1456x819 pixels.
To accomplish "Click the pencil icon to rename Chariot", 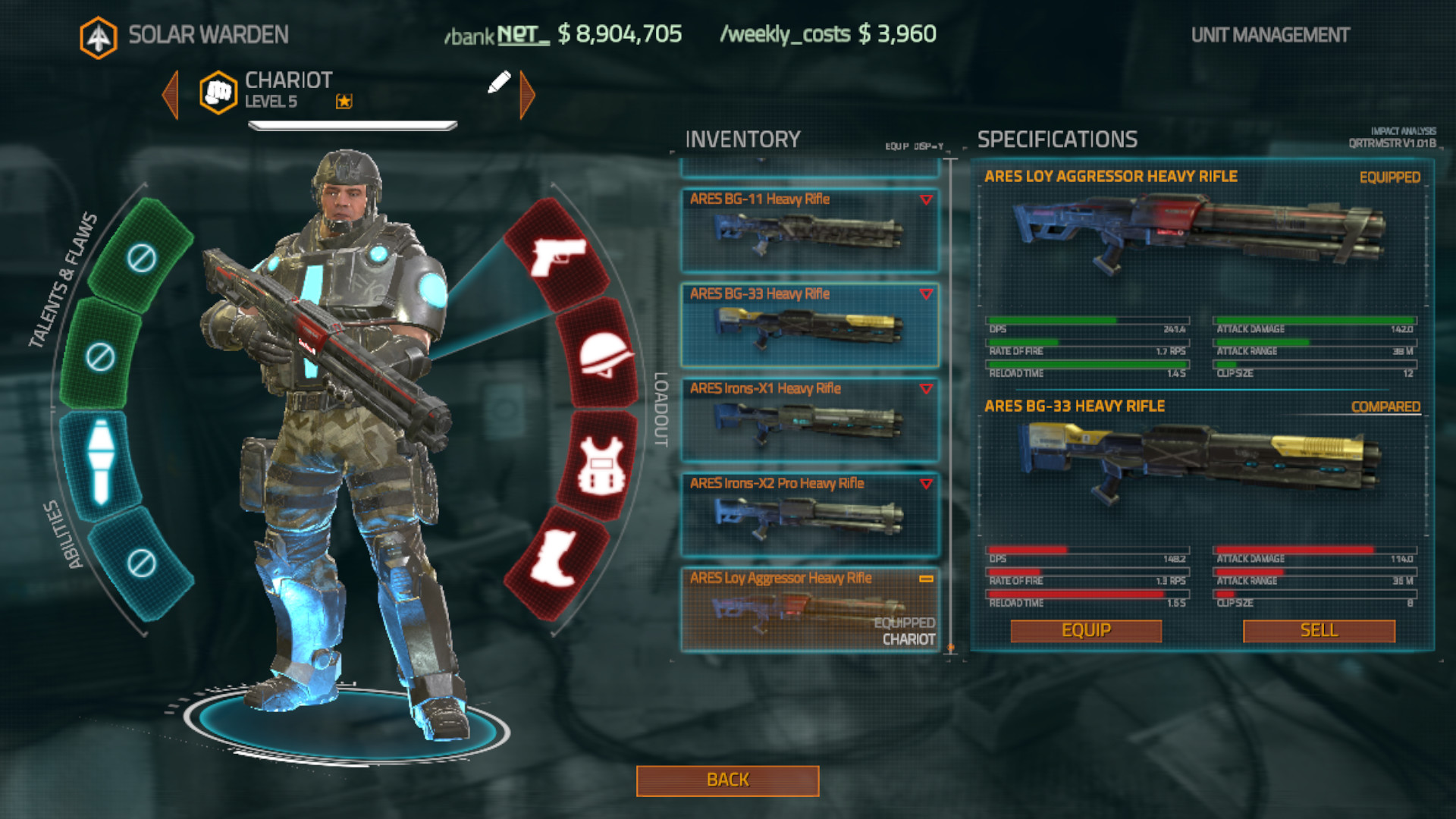I will coord(498,83).
